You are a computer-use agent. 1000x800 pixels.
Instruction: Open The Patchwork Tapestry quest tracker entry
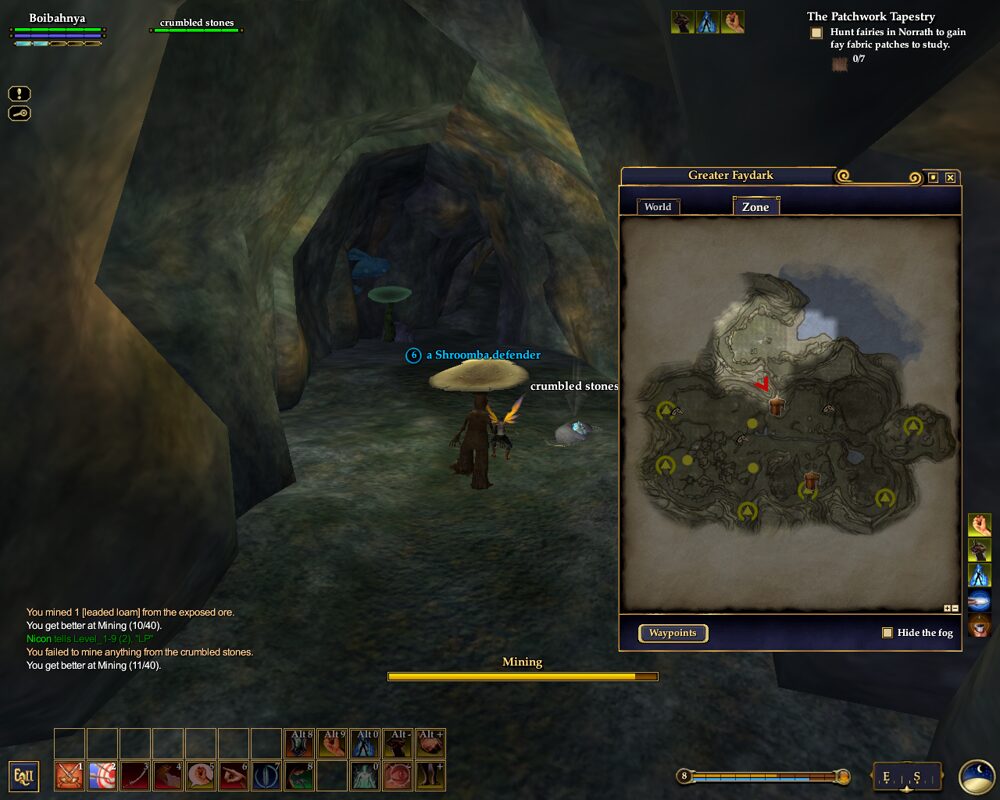click(x=870, y=16)
